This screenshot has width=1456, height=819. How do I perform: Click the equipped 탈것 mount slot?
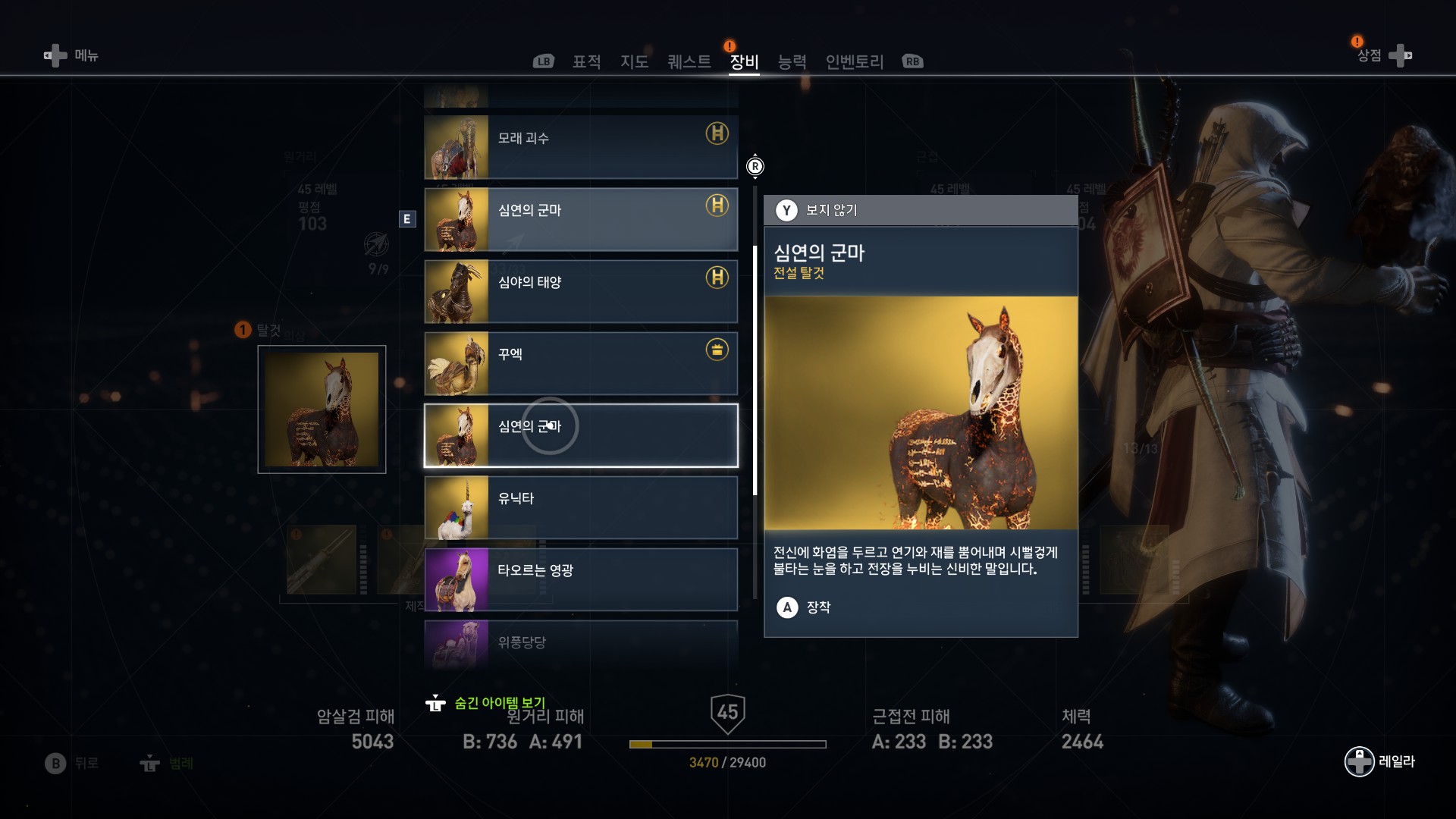[x=322, y=409]
